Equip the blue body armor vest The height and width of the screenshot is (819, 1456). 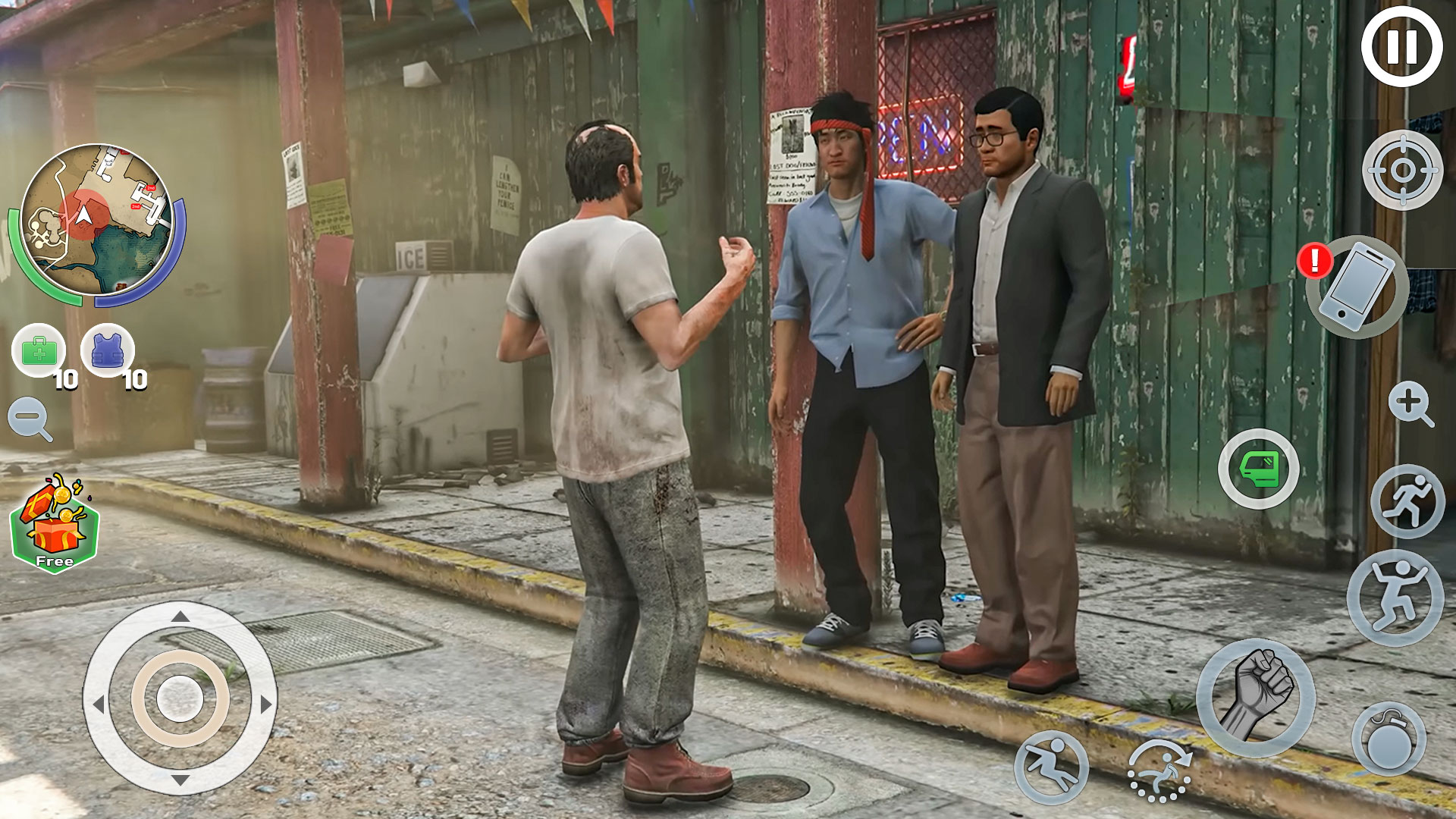pyautogui.click(x=108, y=351)
